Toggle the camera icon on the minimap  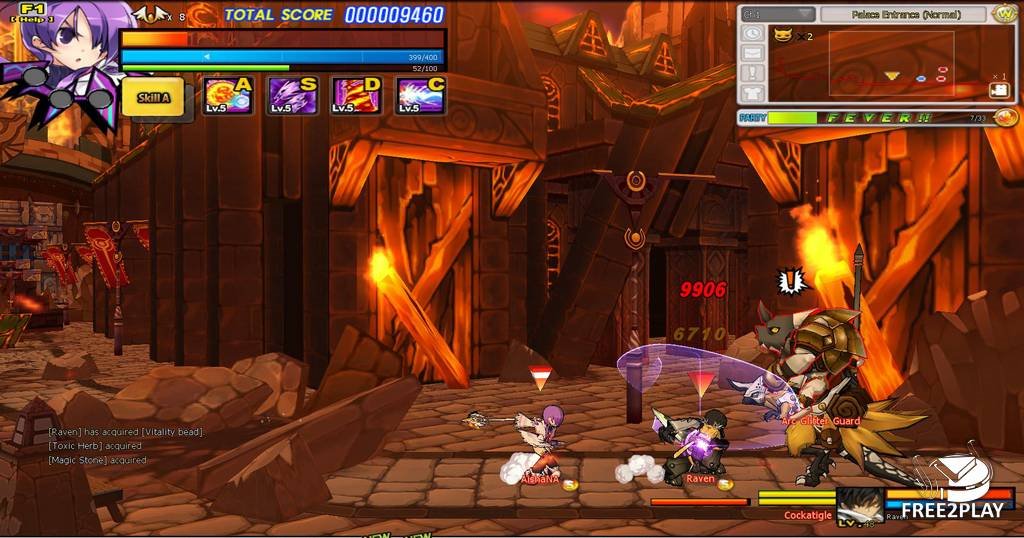(x=999, y=90)
